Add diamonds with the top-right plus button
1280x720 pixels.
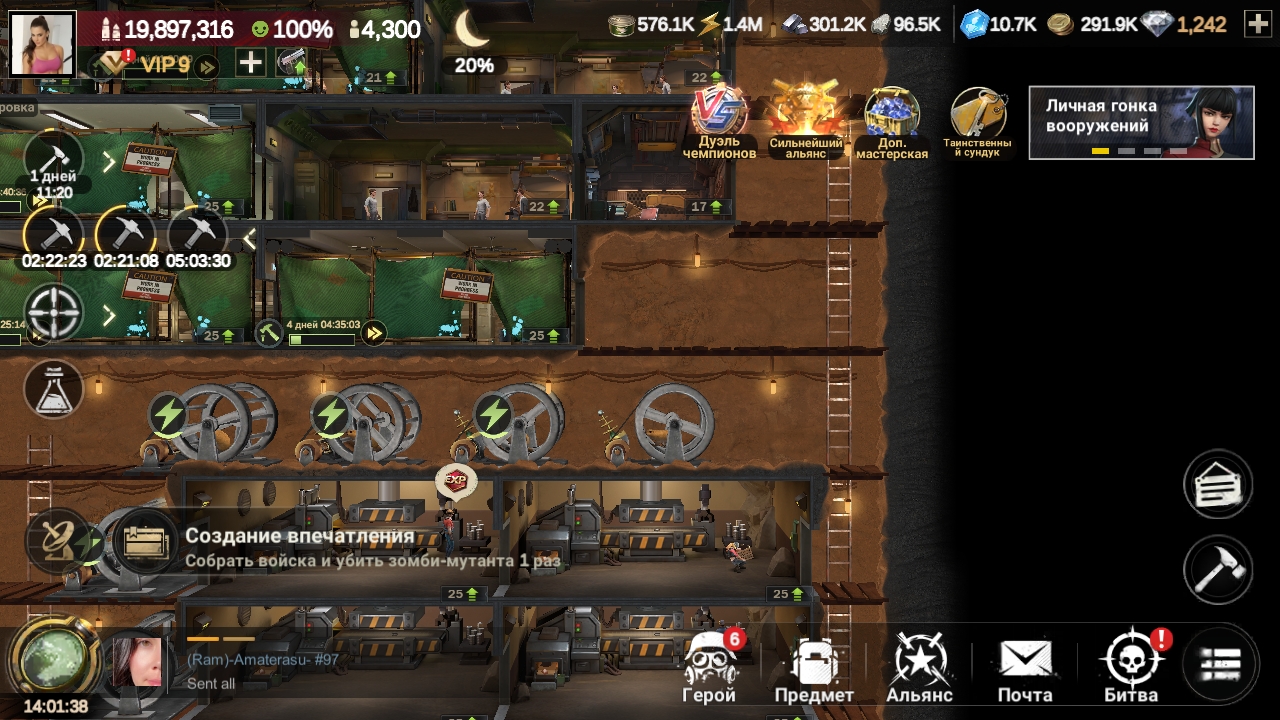point(1257,25)
